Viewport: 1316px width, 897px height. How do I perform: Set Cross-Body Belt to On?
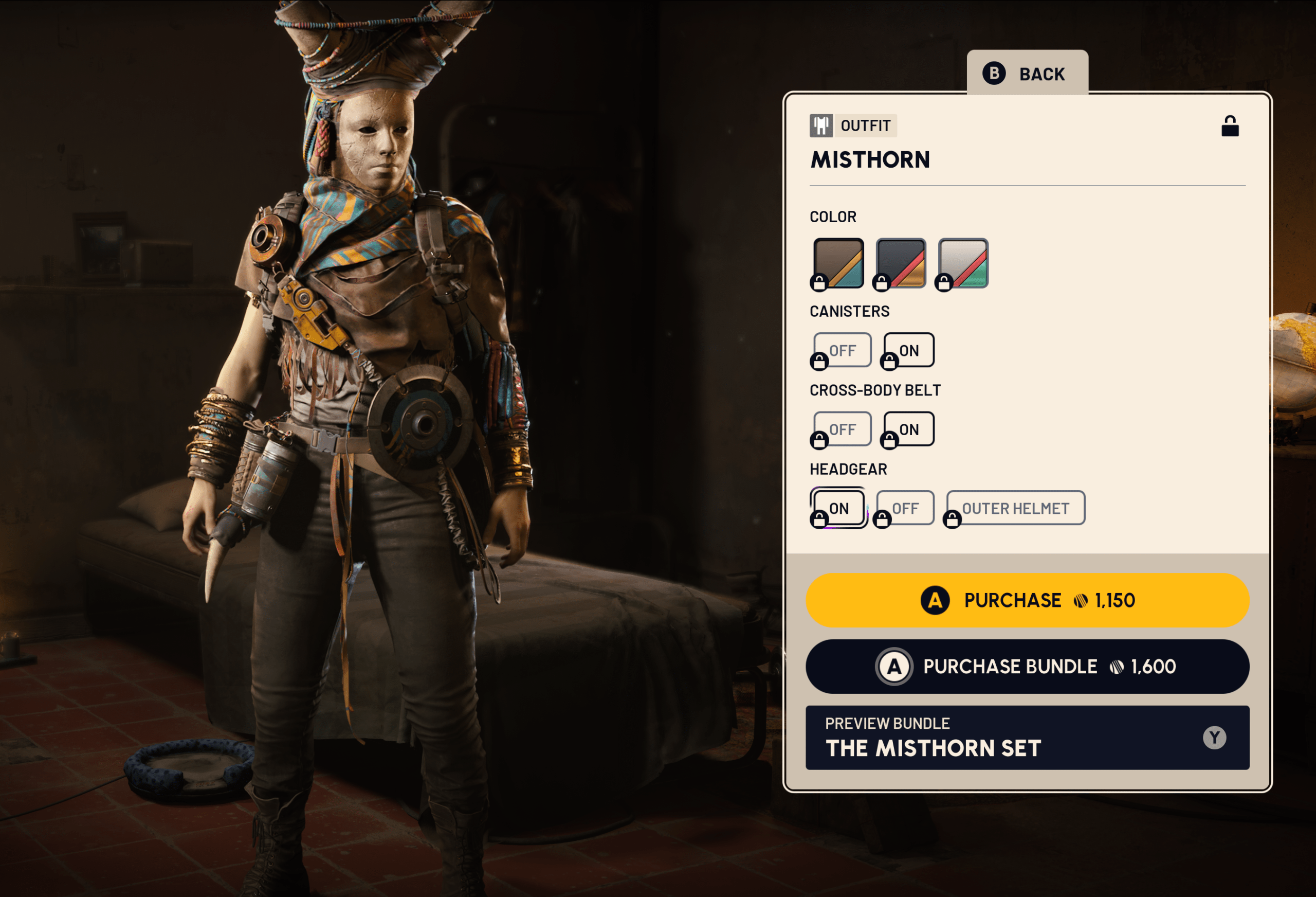(909, 429)
